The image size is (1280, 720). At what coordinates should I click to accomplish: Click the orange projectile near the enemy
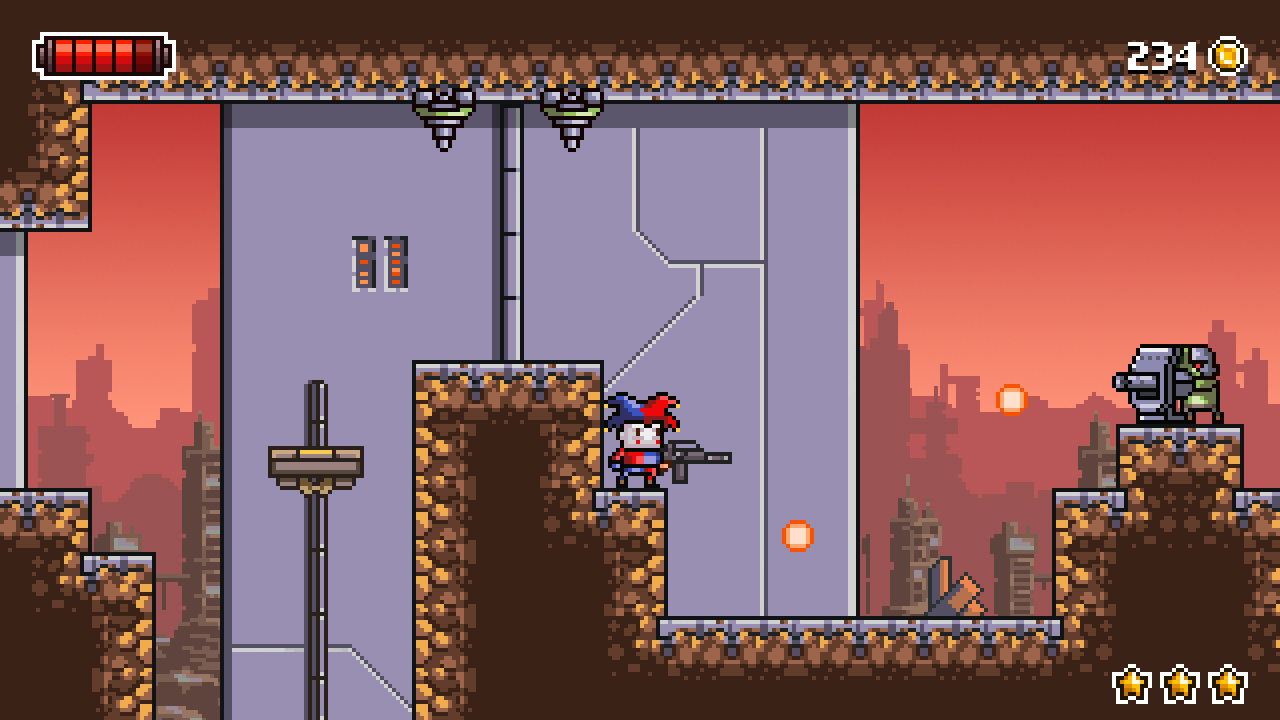click(x=1012, y=401)
